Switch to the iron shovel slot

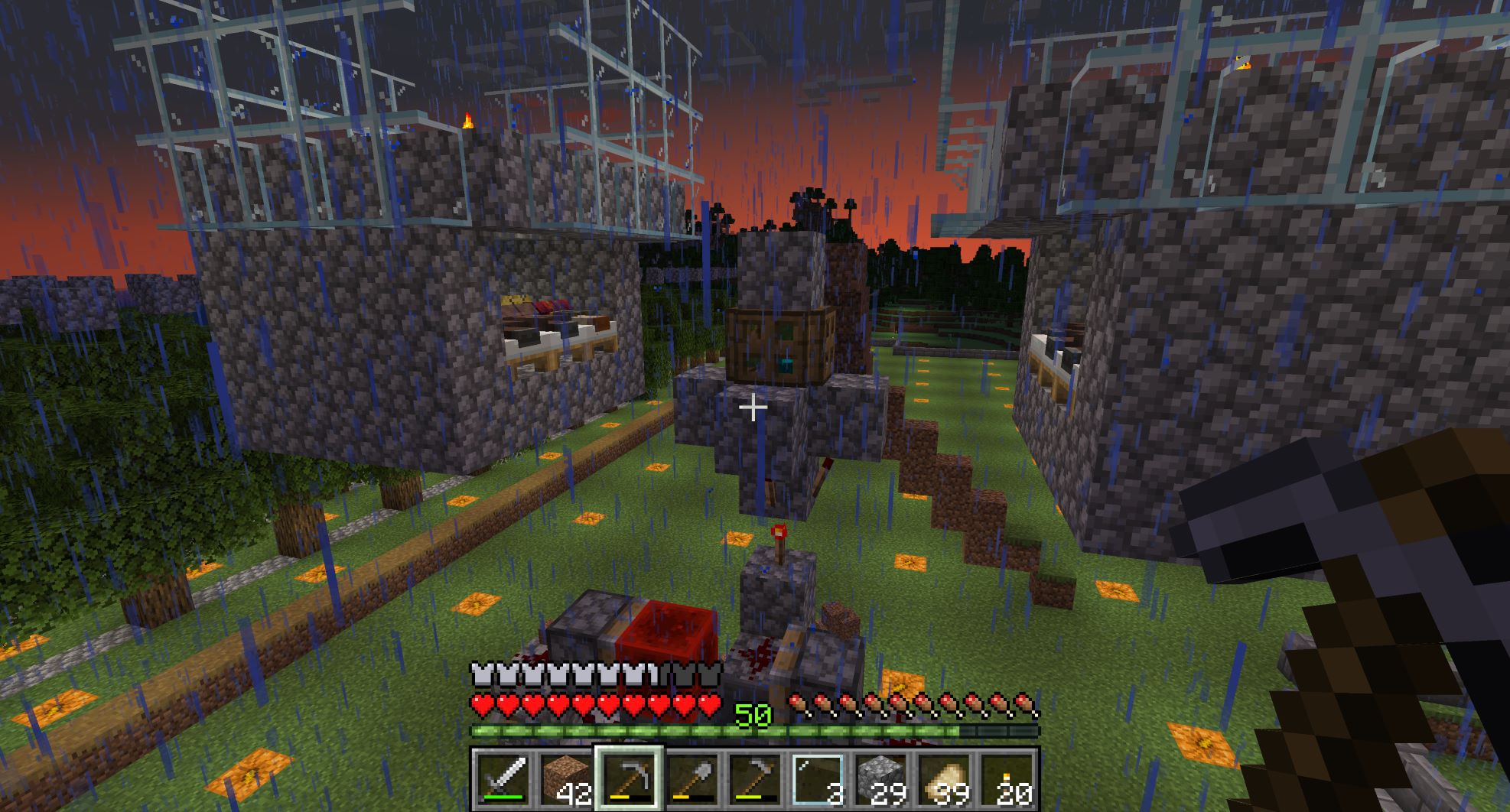691,779
